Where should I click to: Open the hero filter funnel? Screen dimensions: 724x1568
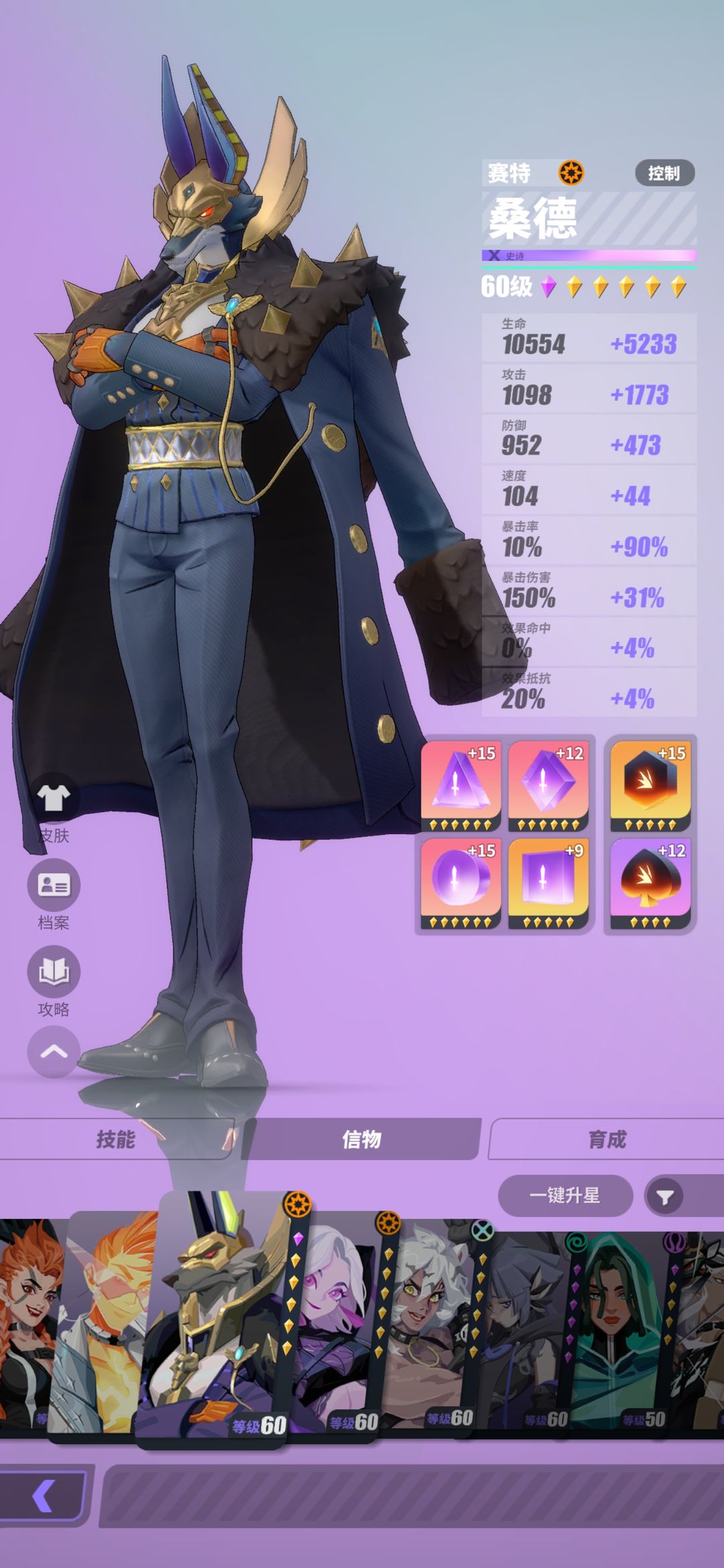pyautogui.click(x=664, y=1197)
